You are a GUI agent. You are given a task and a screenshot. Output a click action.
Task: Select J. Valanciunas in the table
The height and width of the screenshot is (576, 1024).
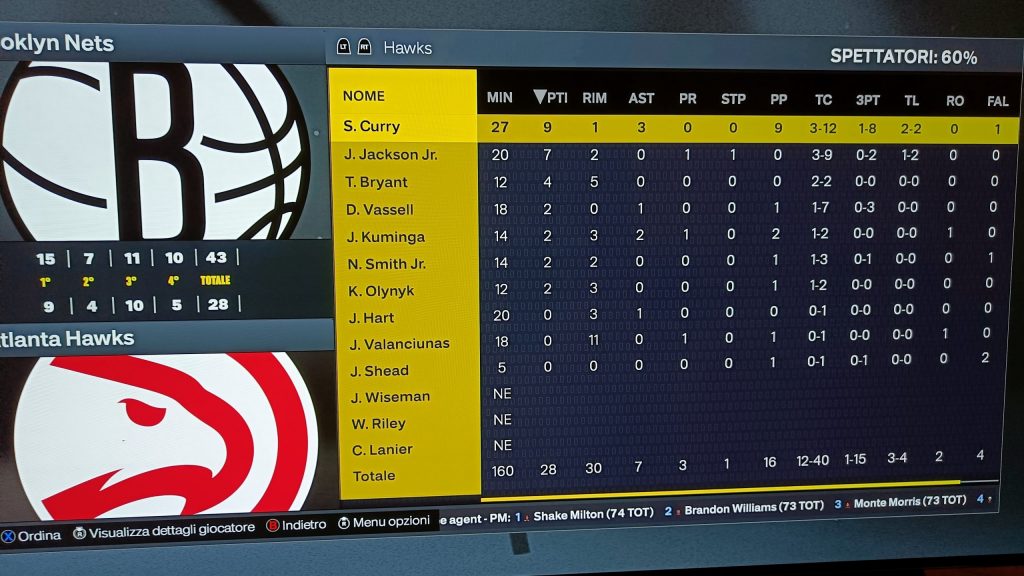click(400, 344)
